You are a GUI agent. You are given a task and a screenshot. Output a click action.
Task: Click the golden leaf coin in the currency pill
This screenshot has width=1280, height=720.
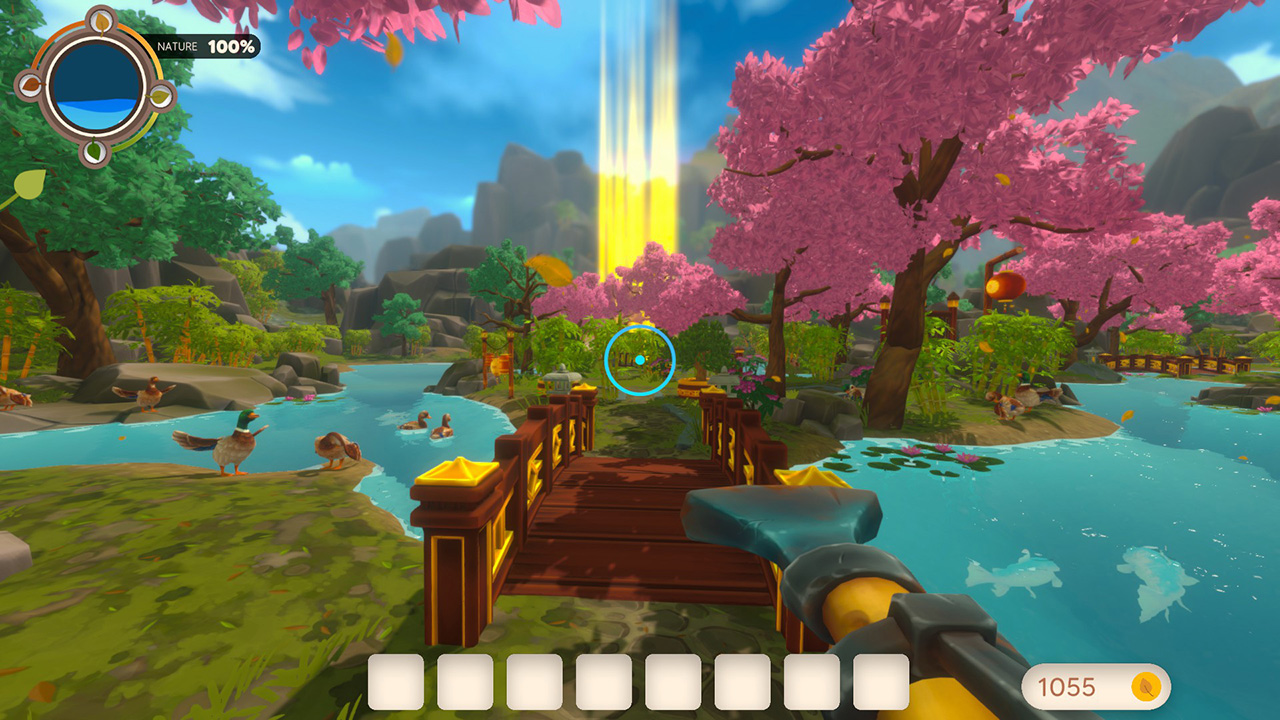pos(1146,686)
